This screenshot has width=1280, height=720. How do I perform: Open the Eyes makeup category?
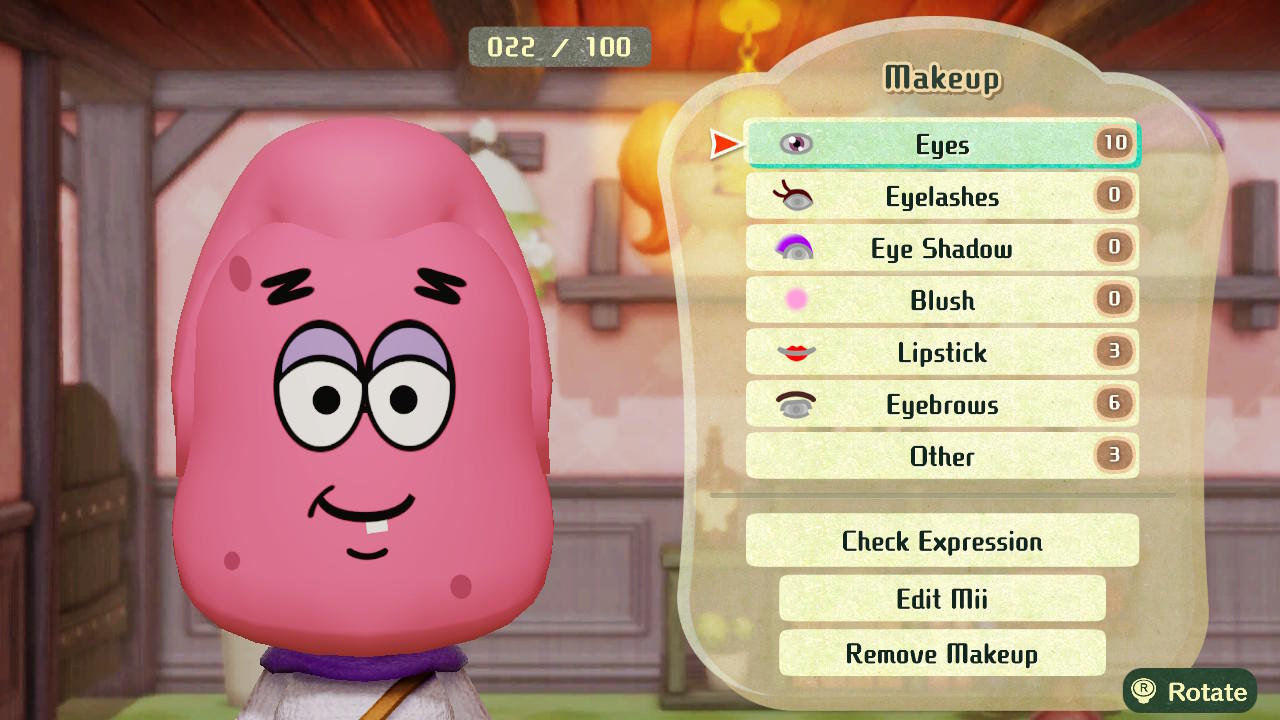[940, 144]
